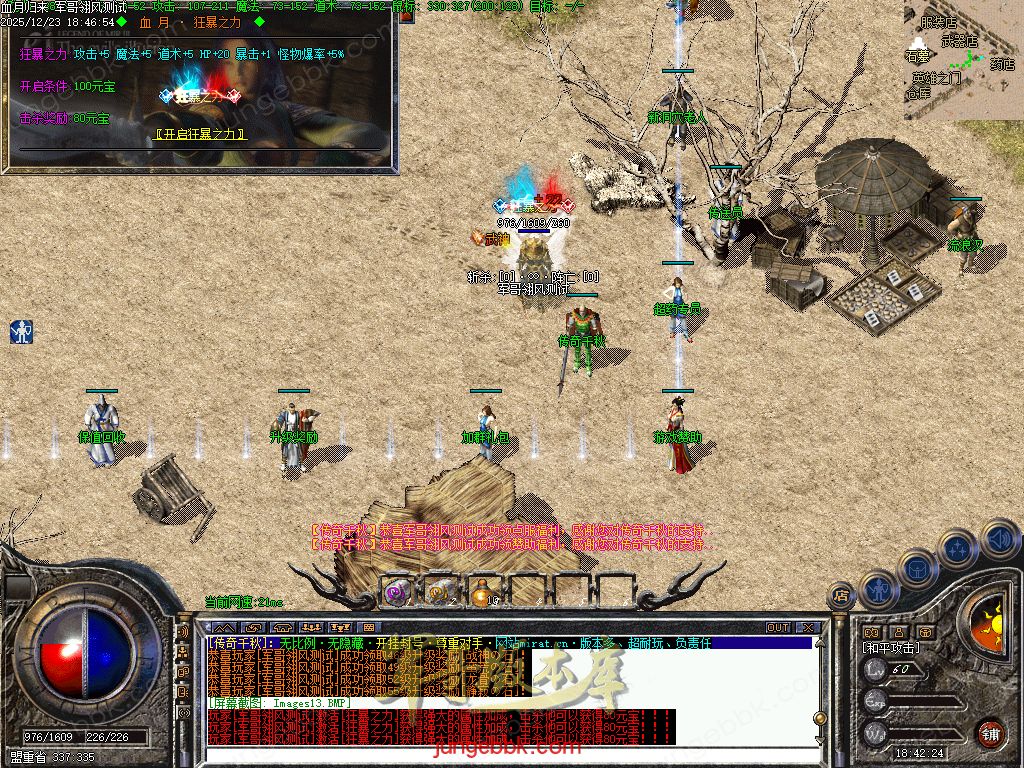Open the character equipment round button
The height and width of the screenshot is (768, 1024).
click(x=877, y=588)
